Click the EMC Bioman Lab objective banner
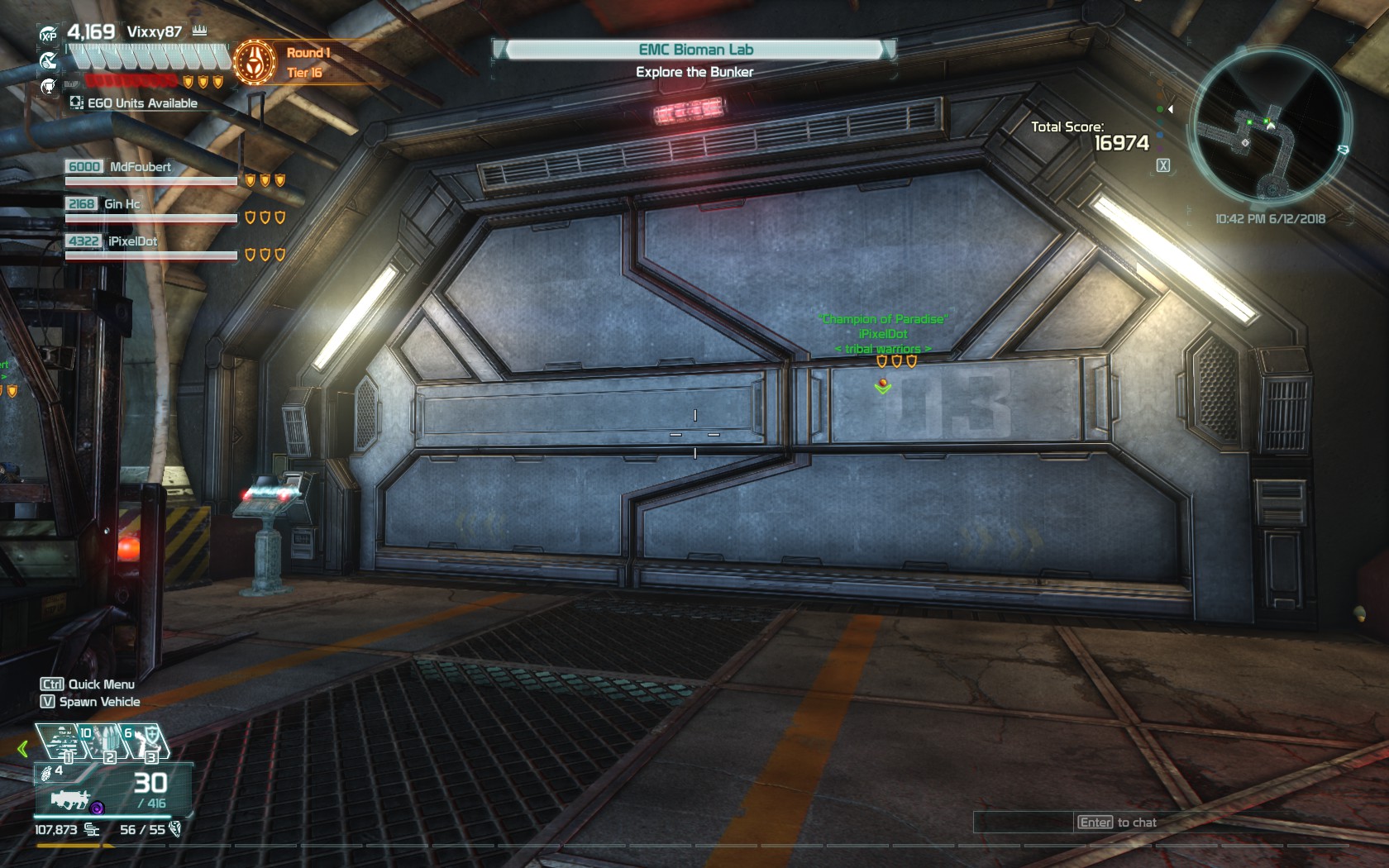This screenshot has width=1389, height=868. (694, 50)
